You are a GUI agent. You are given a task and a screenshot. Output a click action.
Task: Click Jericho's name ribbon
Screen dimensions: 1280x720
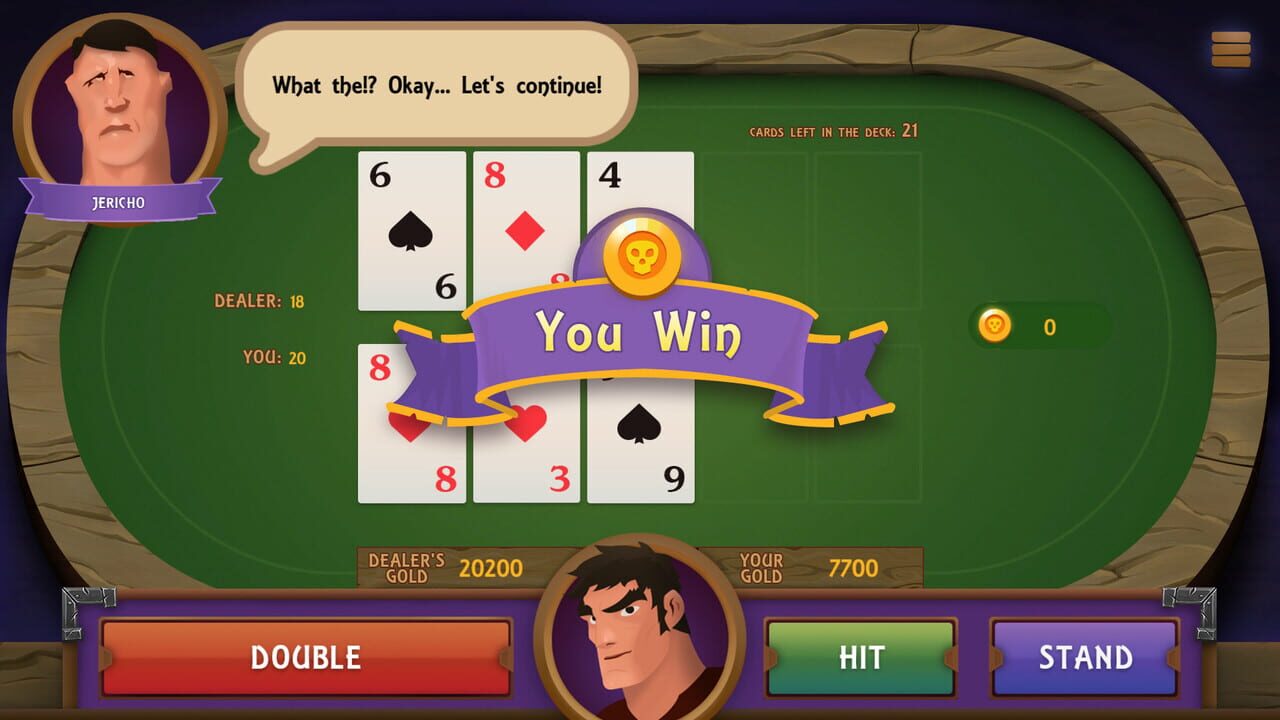[118, 200]
